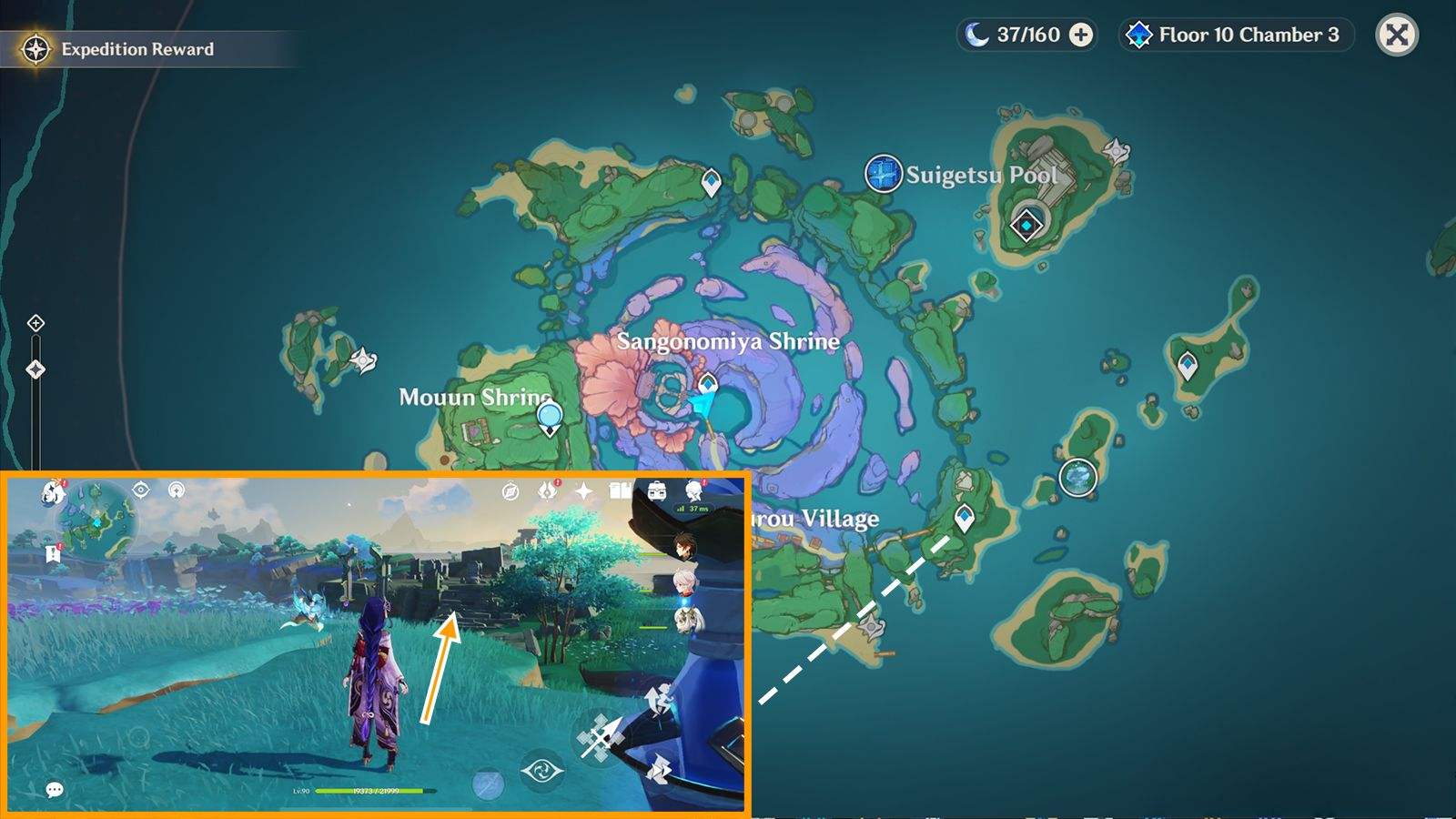Open the Expedition Reward banner

click(136, 50)
